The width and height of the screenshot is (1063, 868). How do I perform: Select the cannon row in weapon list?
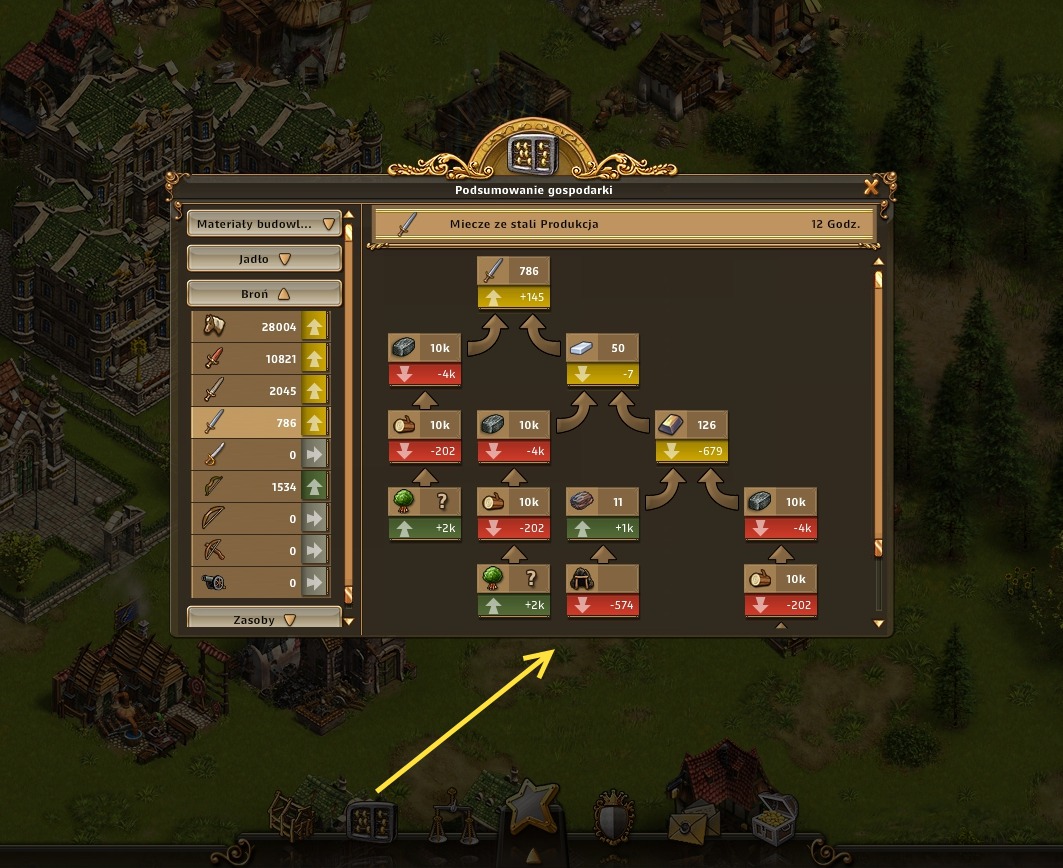coord(260,583)
